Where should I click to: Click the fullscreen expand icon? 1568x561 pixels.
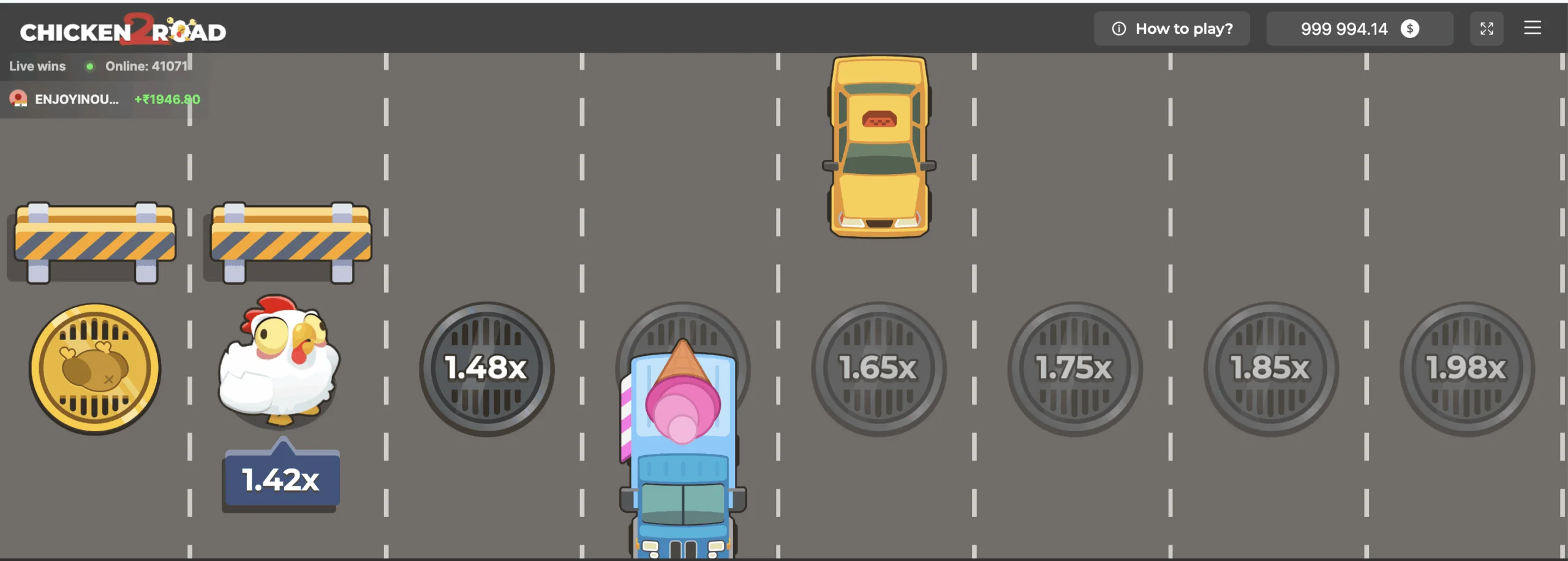click(x=1487, y=28)
